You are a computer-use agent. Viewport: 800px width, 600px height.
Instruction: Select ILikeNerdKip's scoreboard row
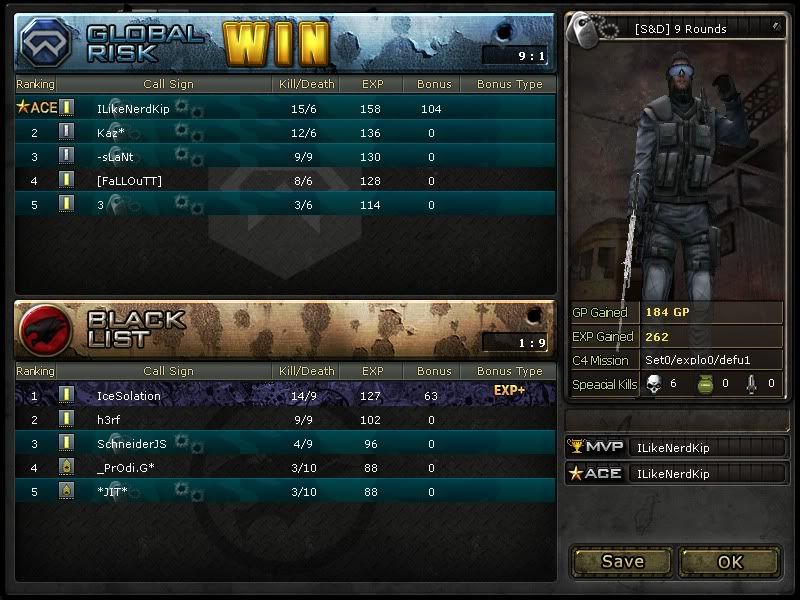click(285, 108)
